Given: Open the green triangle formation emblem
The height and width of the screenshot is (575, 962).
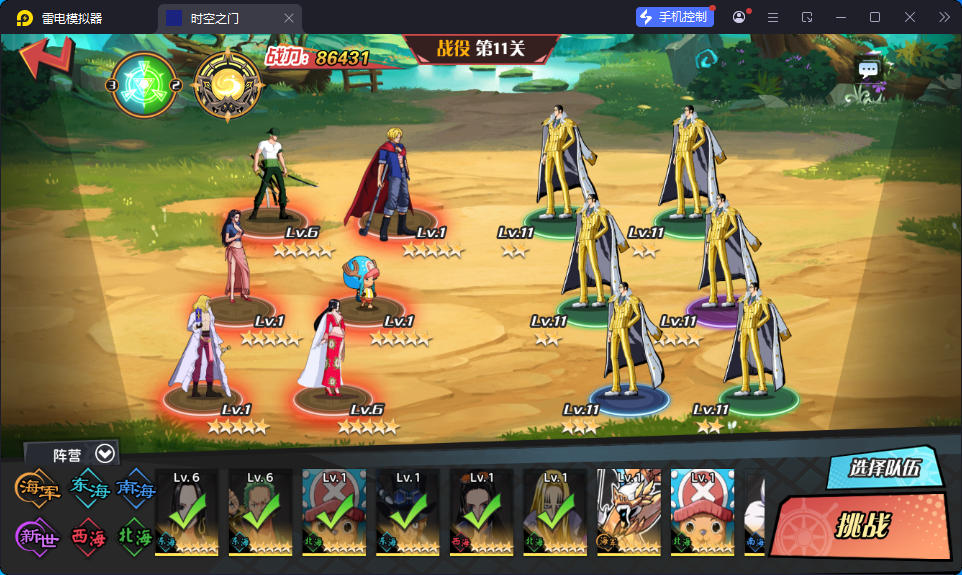Looking at the screenshot, I should (144, 83).
